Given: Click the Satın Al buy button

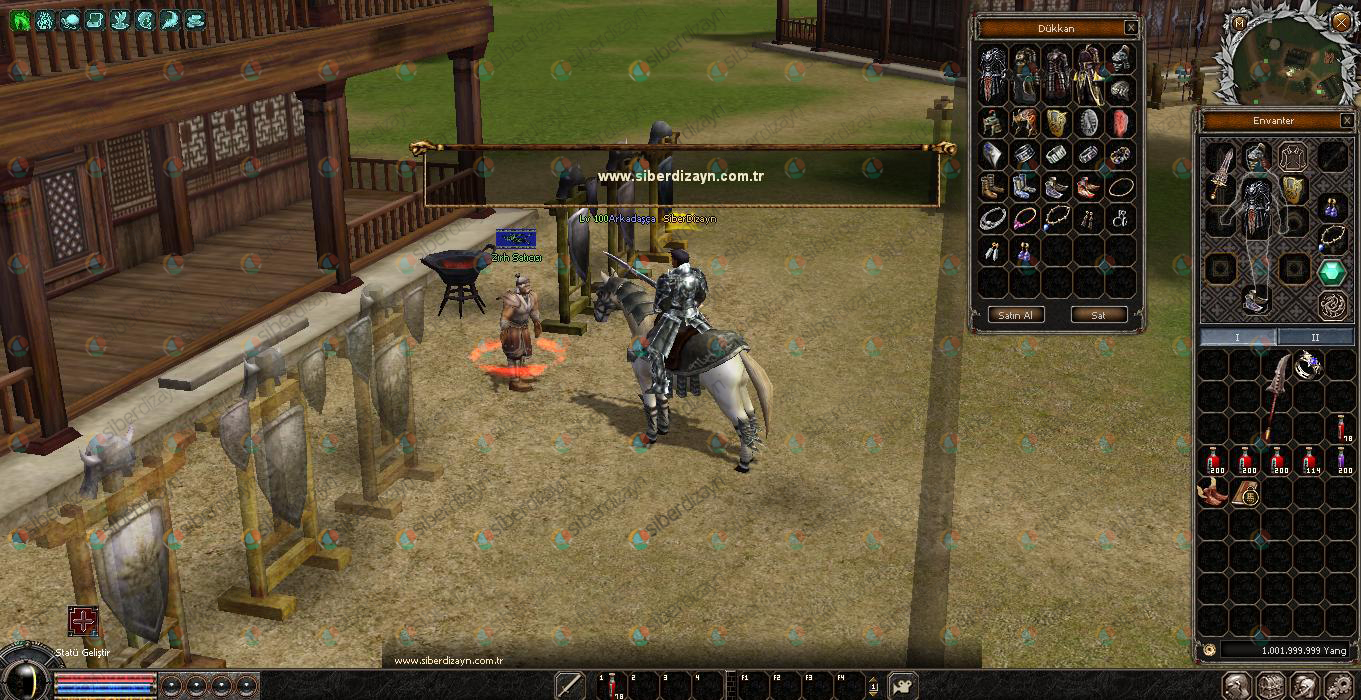Looking at the screenshot, I should (x=1017, y=314).
